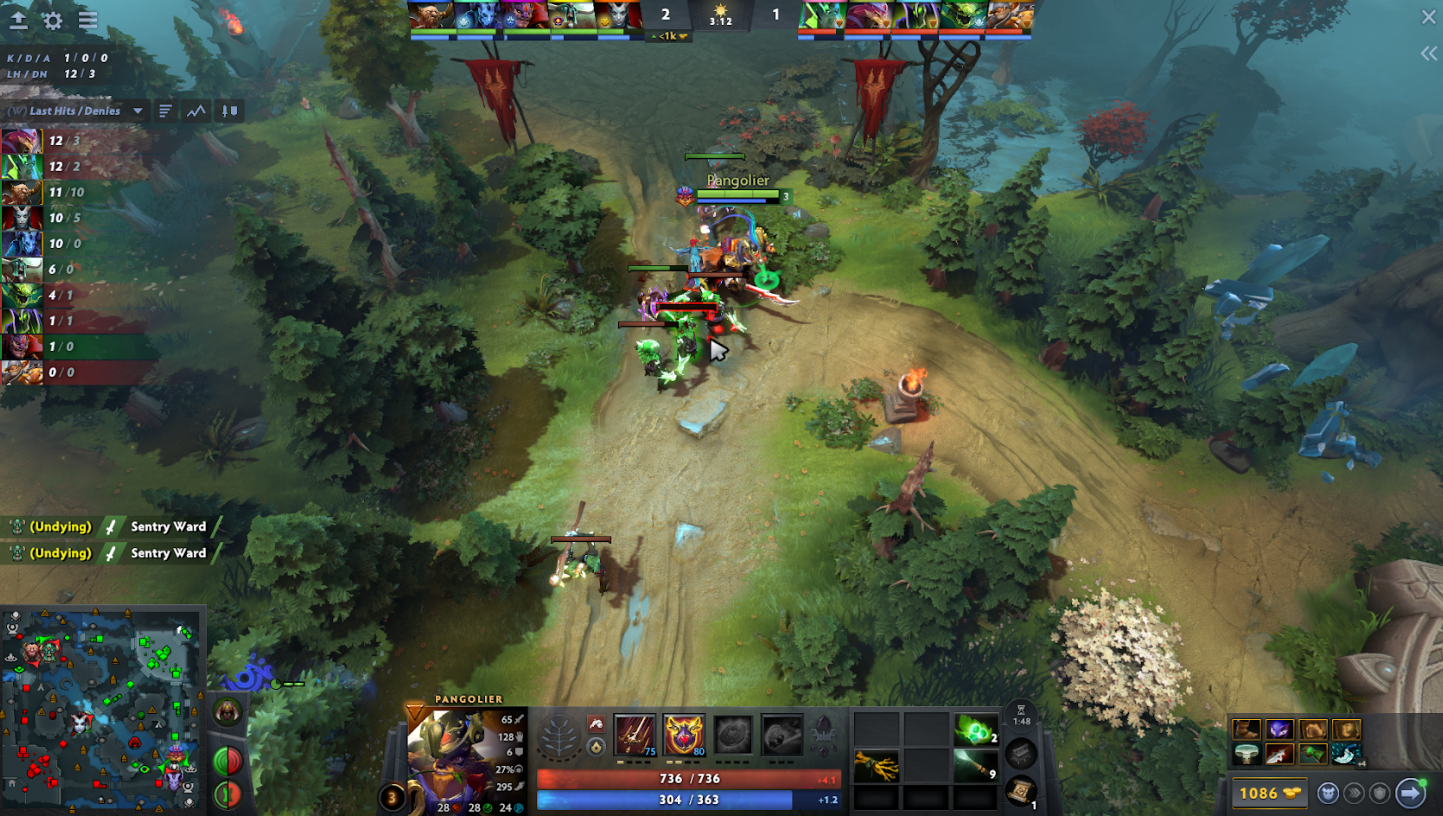Use the Town Portal Scroll
This screenshot has width=1443, height=816.
(x=1020, y=790)
